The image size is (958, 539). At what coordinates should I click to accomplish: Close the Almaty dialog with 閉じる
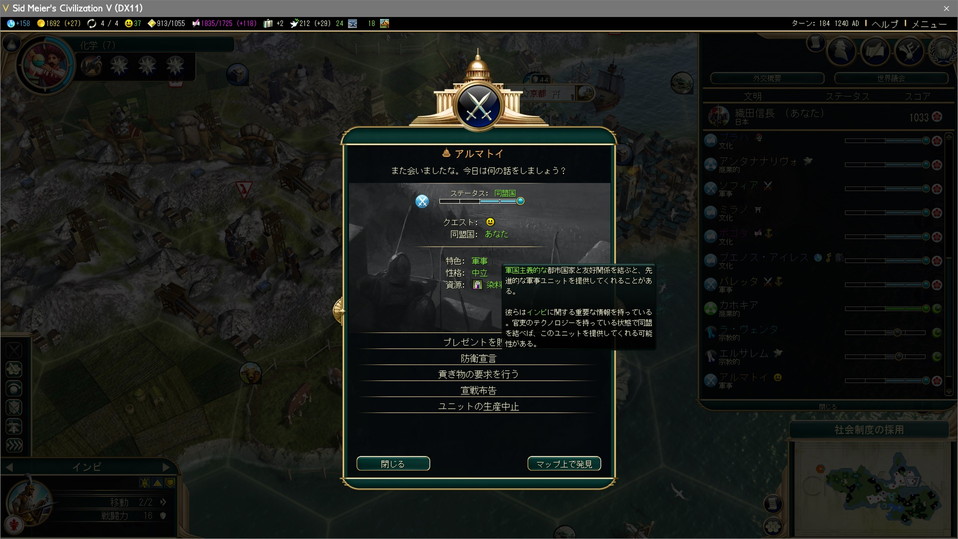(393, 464)
